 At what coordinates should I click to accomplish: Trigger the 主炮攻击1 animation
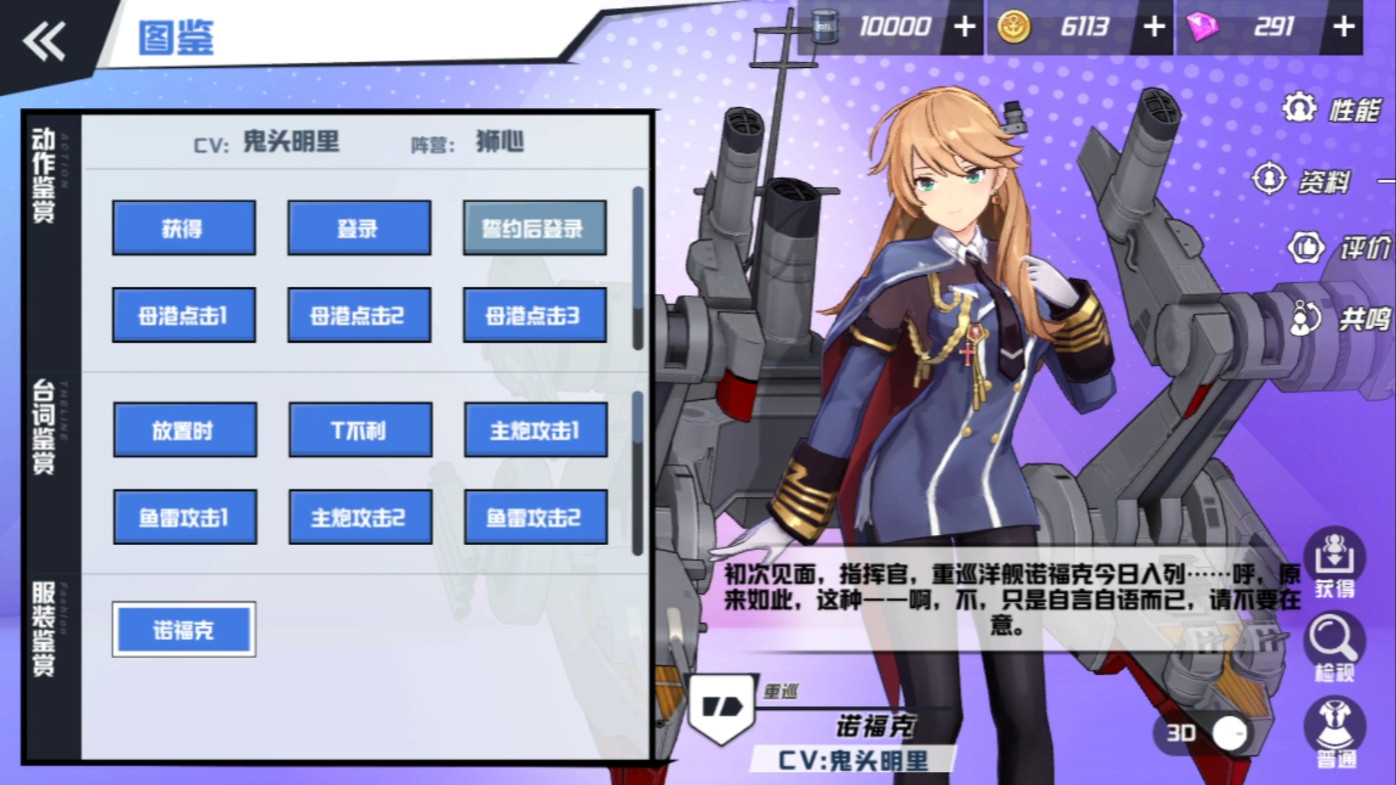tap(535, 430)
